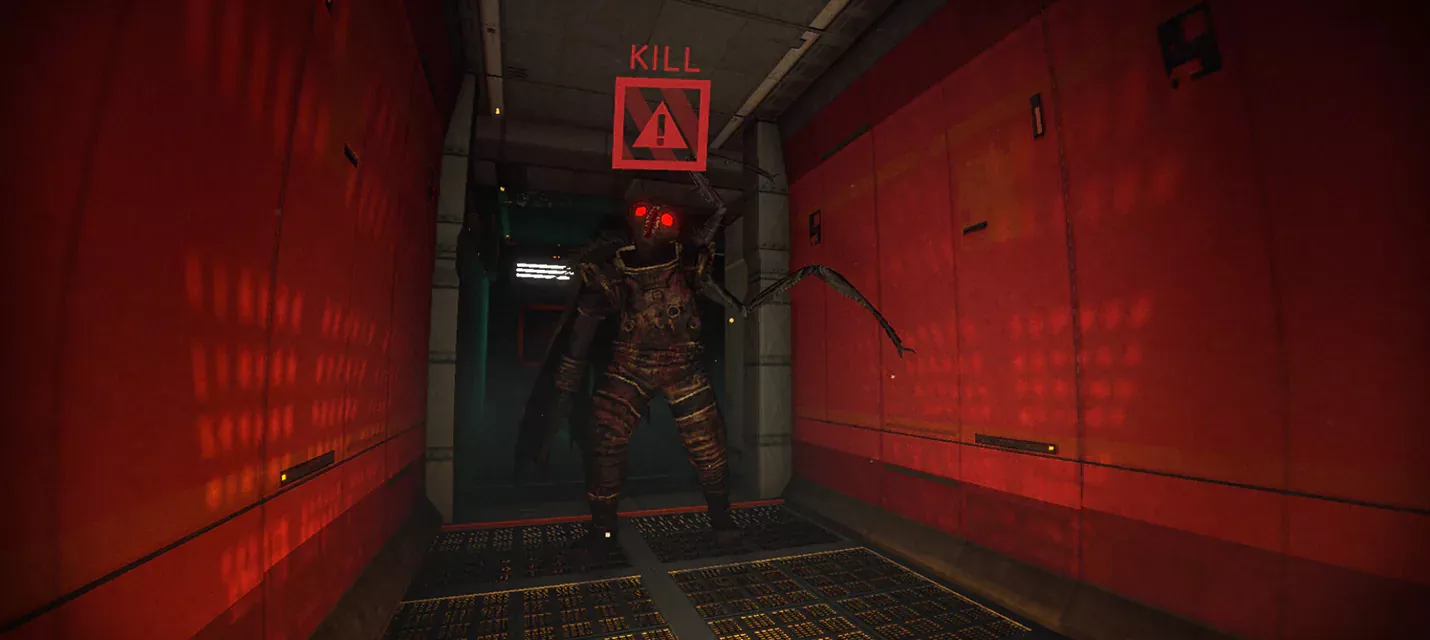1430x640 pixels.
Task: Click the KILL warning triangle marker
Action: click(660, 124)
